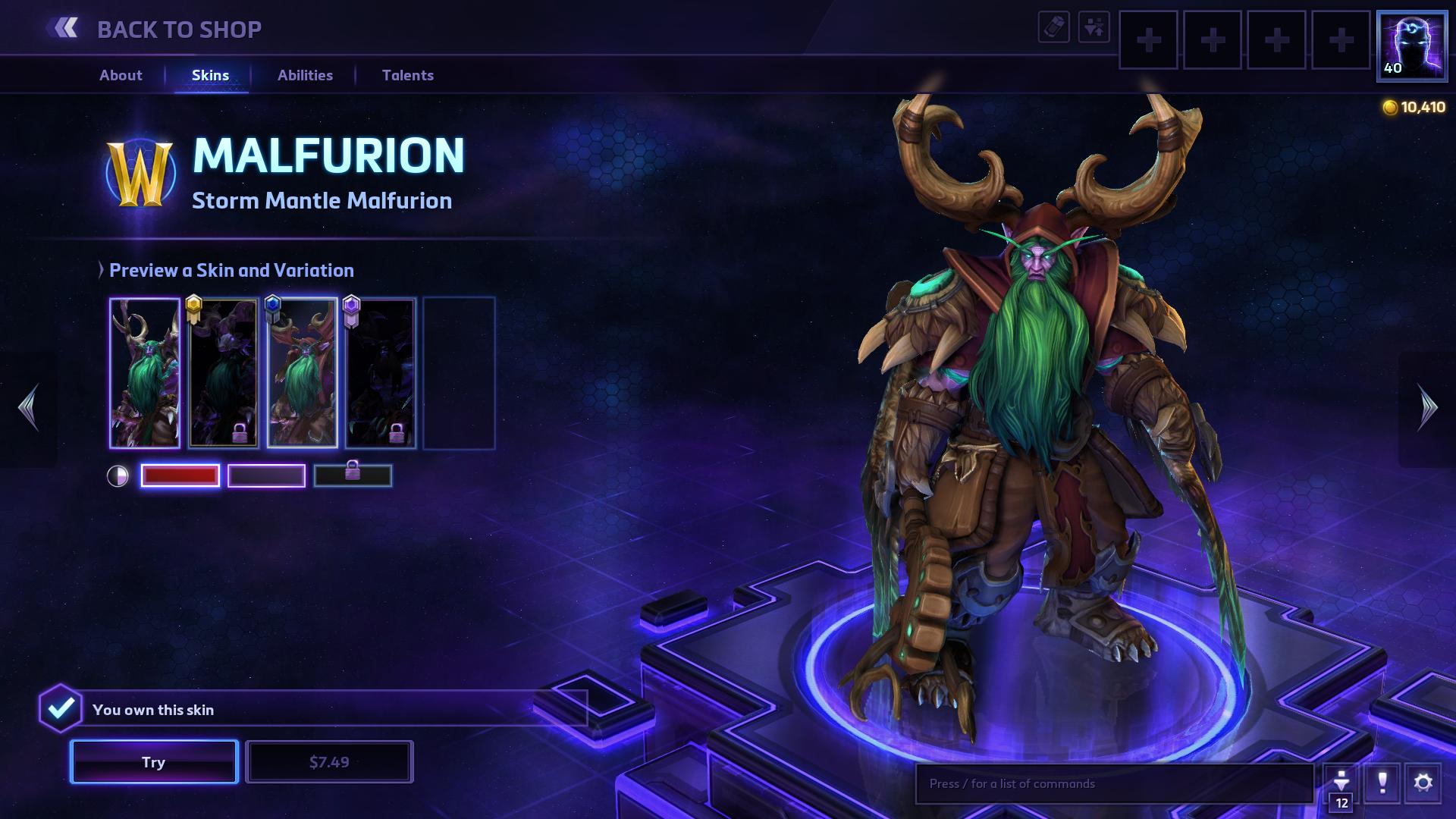The width and height of the screenshot is (1456, 819).
Task: Go to the next hero
Action: [1427, 408]
